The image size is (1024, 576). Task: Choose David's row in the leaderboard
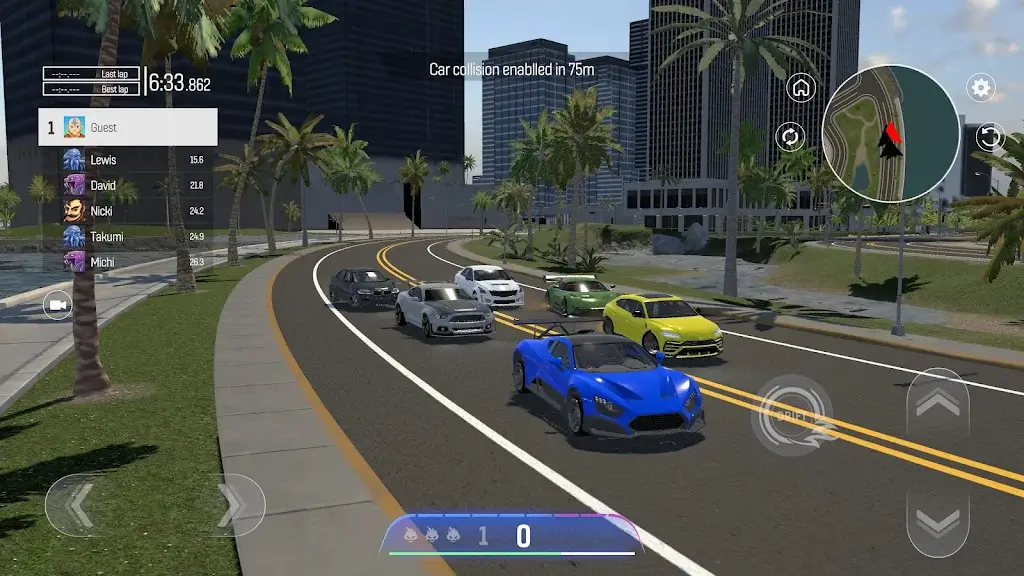click(128, 186)
